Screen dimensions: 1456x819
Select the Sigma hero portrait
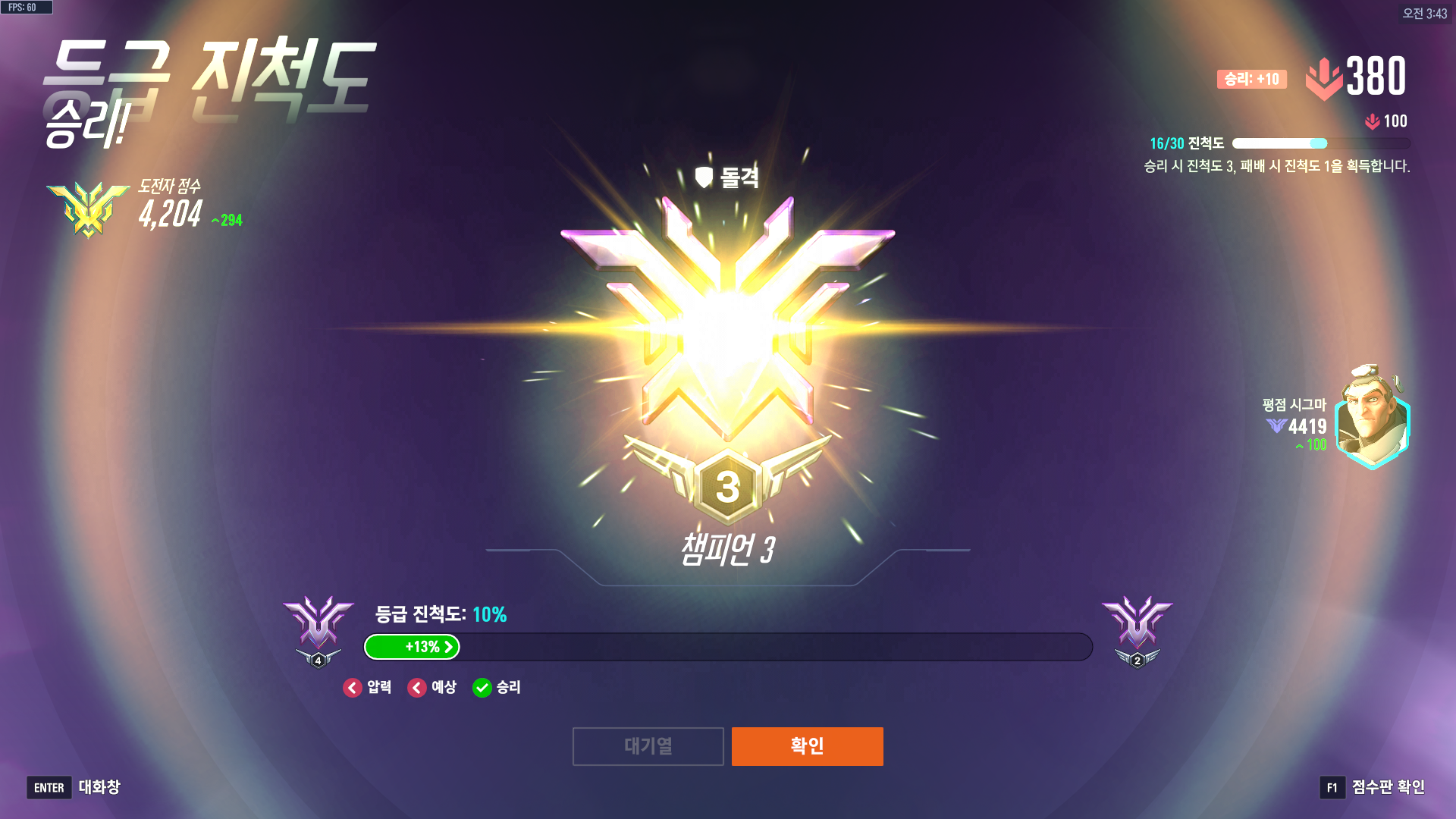coord(1371,418)
